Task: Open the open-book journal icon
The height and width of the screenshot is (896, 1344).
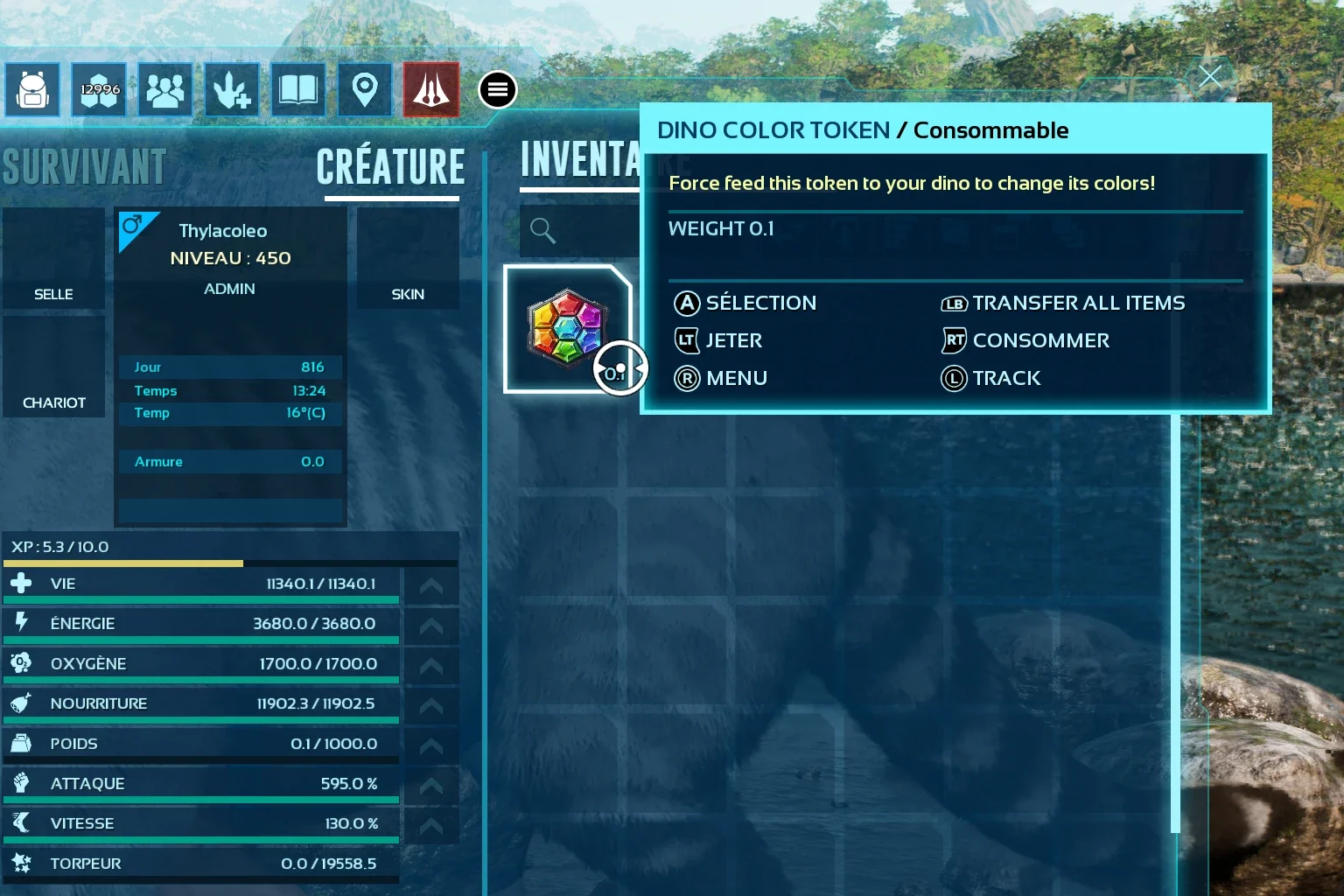Action: click(298, 90)
